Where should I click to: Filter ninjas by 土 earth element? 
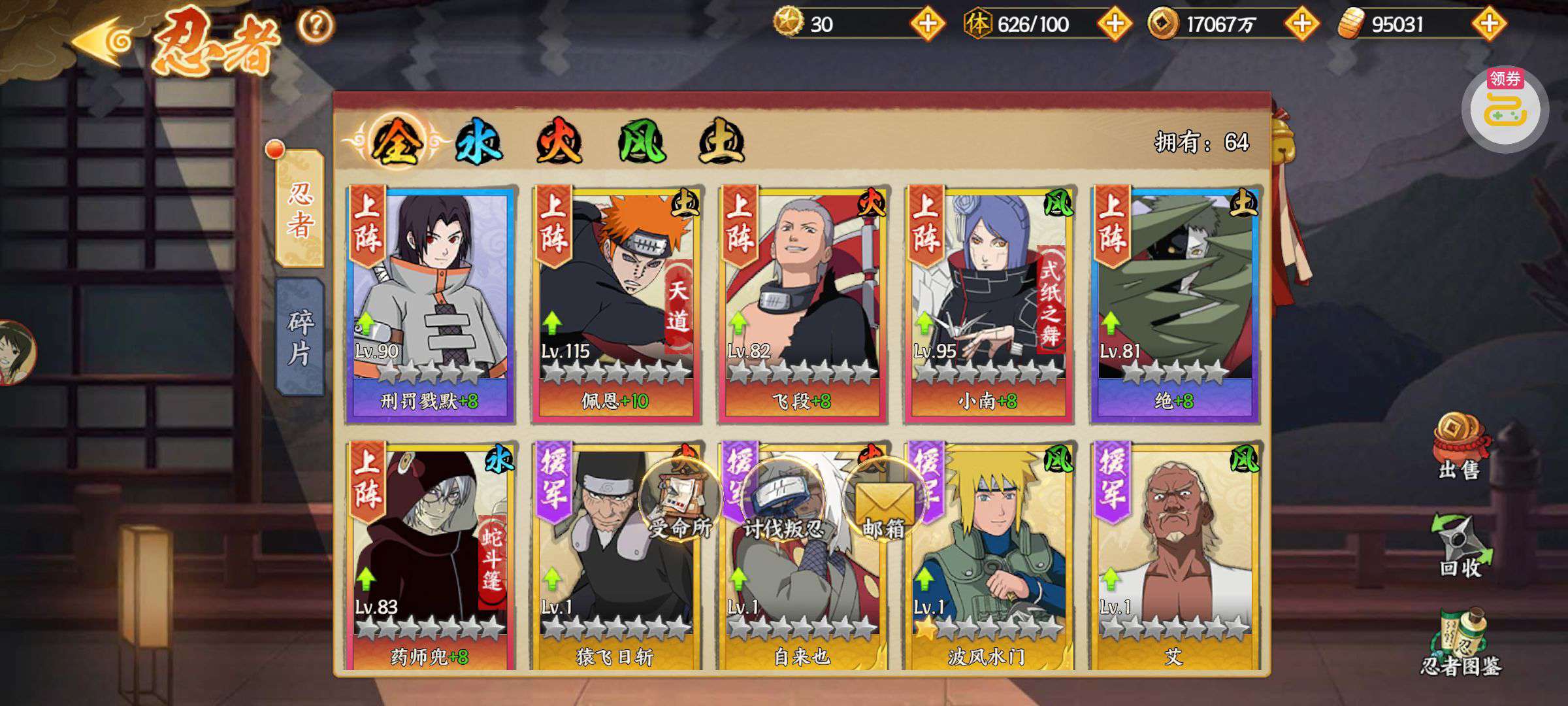(x=721, y=142)
